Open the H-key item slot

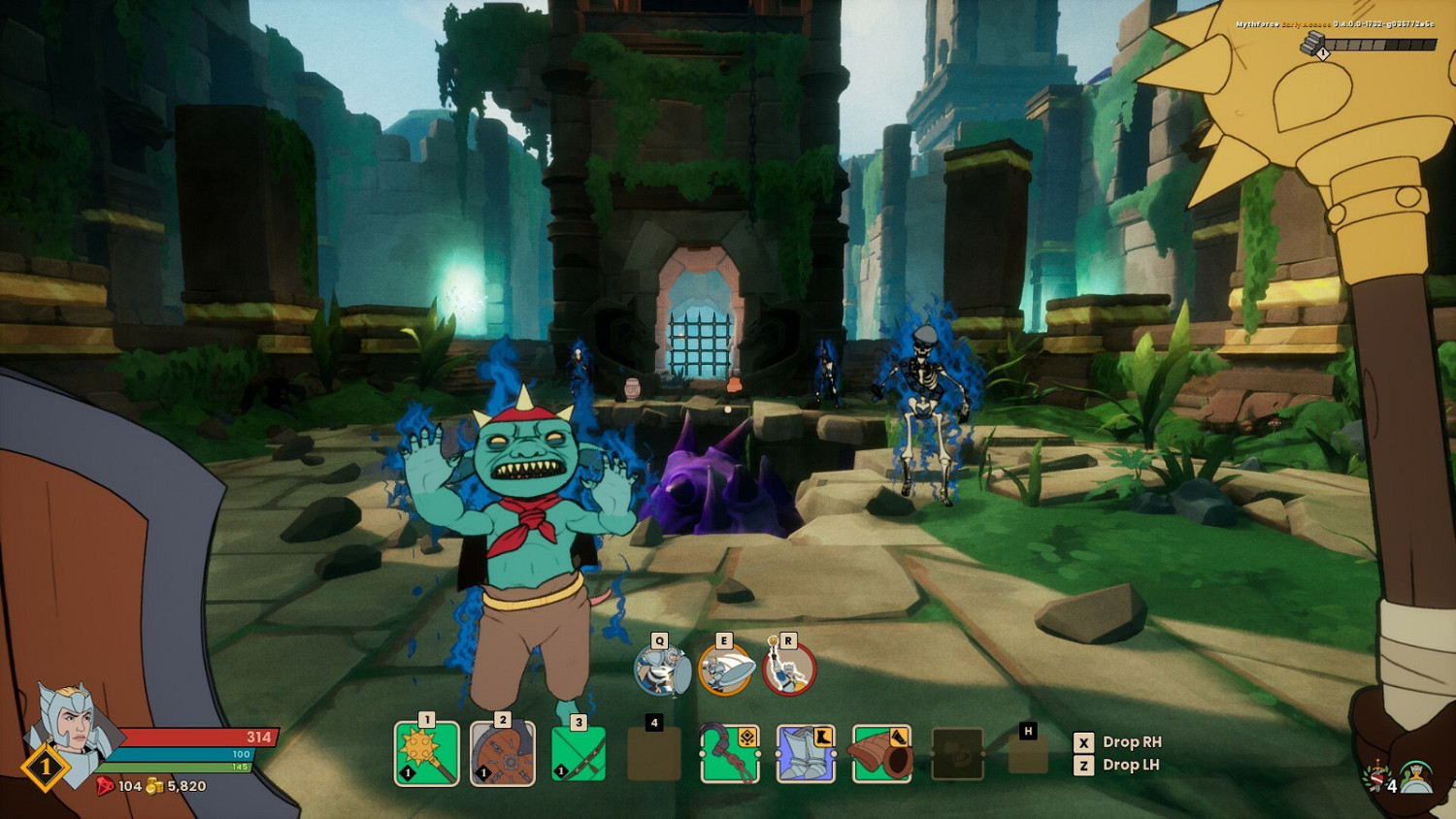click(1029, 755)
